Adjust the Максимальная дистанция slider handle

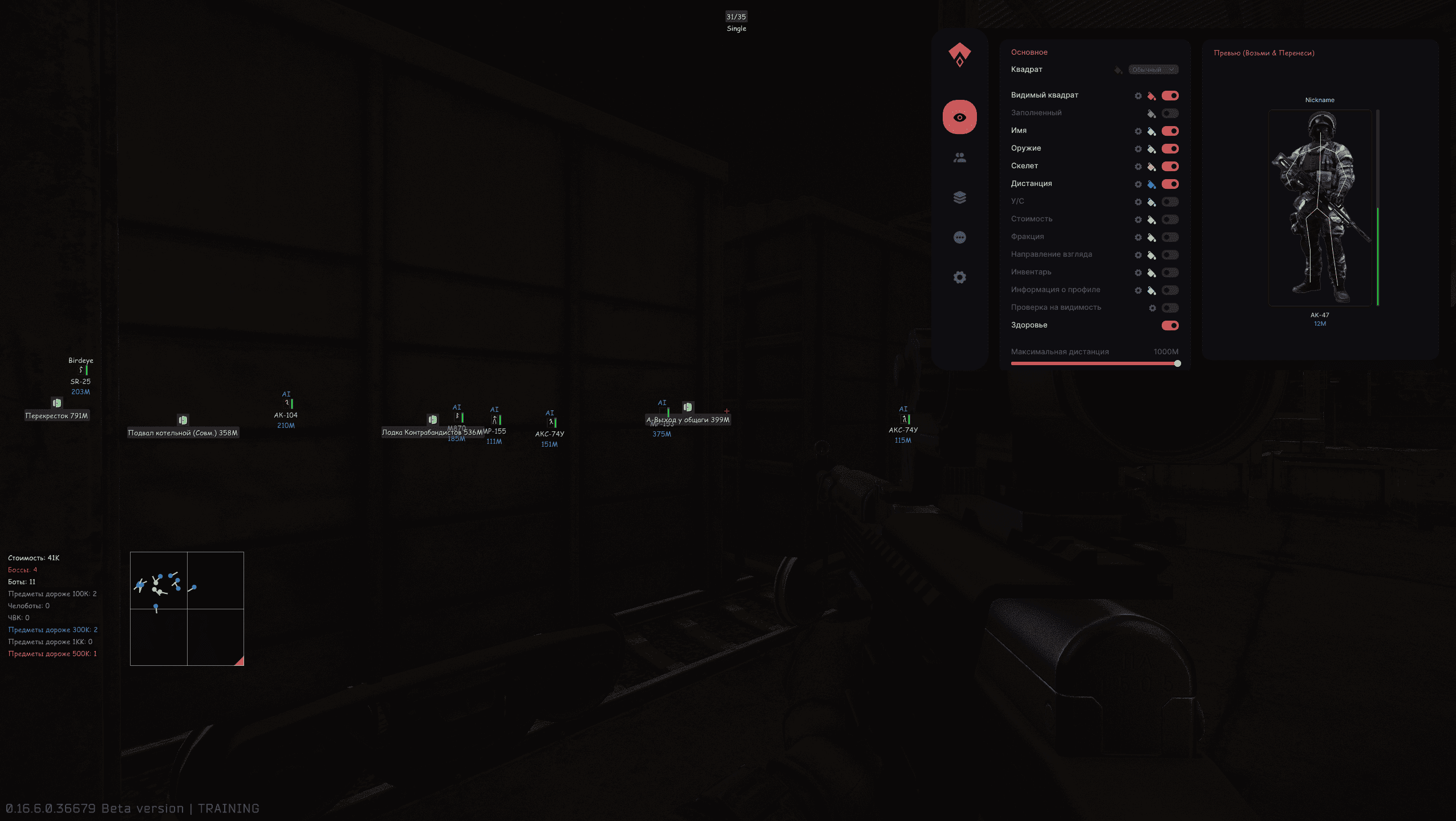click(x=1177, y=363)
